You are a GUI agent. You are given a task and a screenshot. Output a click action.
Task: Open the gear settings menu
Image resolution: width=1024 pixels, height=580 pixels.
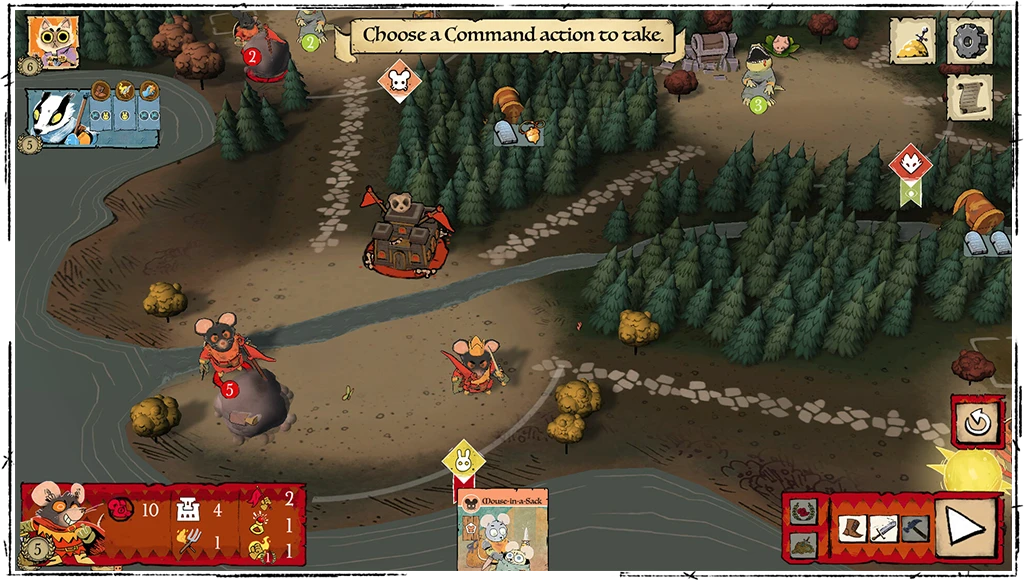coord(969,41)
